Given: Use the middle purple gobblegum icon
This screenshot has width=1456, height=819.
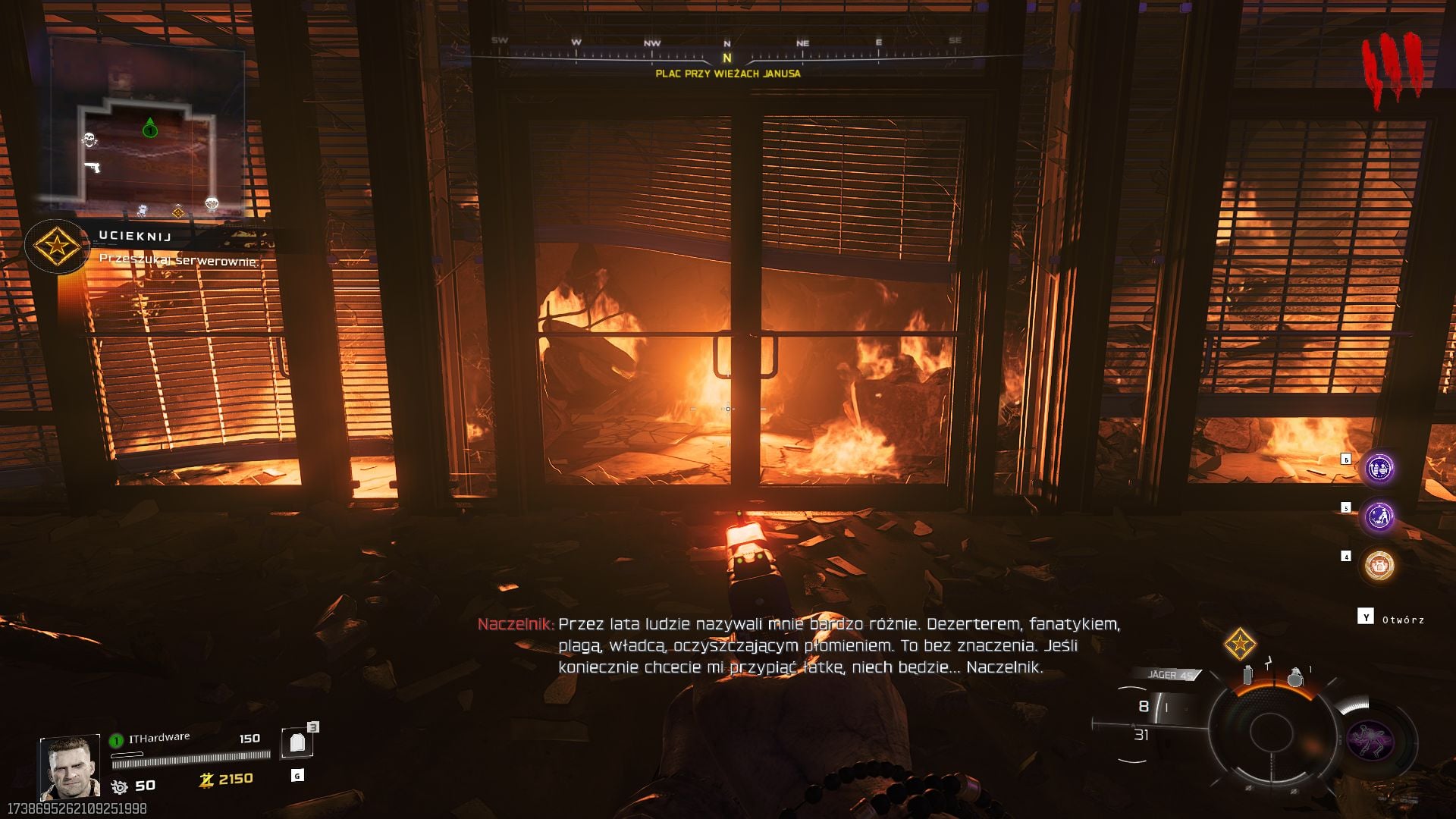Looking at the screenshot, I should (x=1379, y=517).
